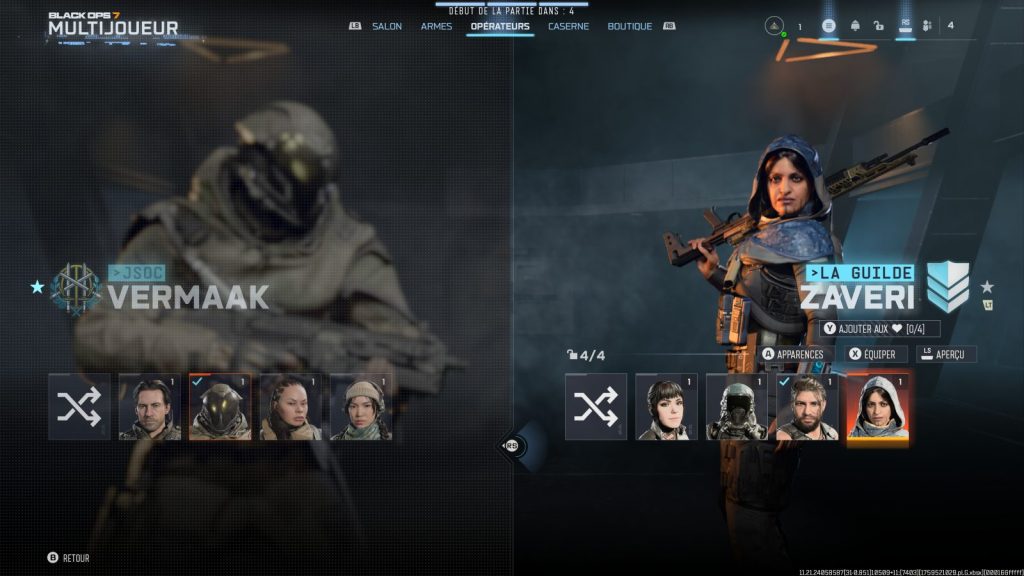
Task: Open the notifications bell icon
Action: coord(855,26)
